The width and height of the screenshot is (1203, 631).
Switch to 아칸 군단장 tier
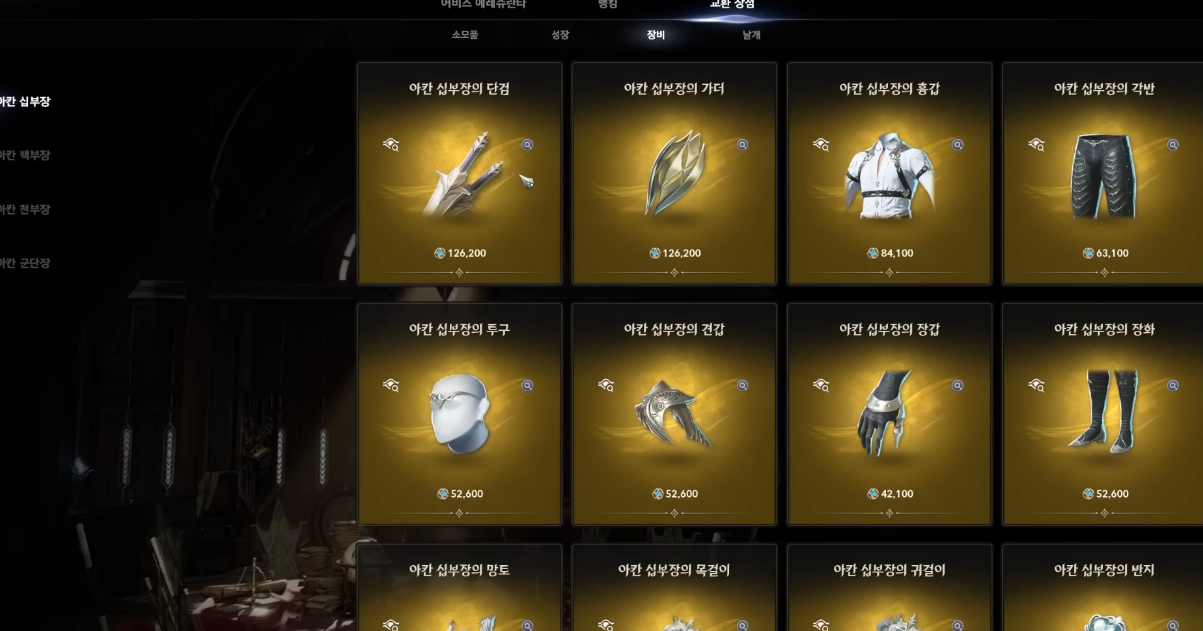pos(25,264)
